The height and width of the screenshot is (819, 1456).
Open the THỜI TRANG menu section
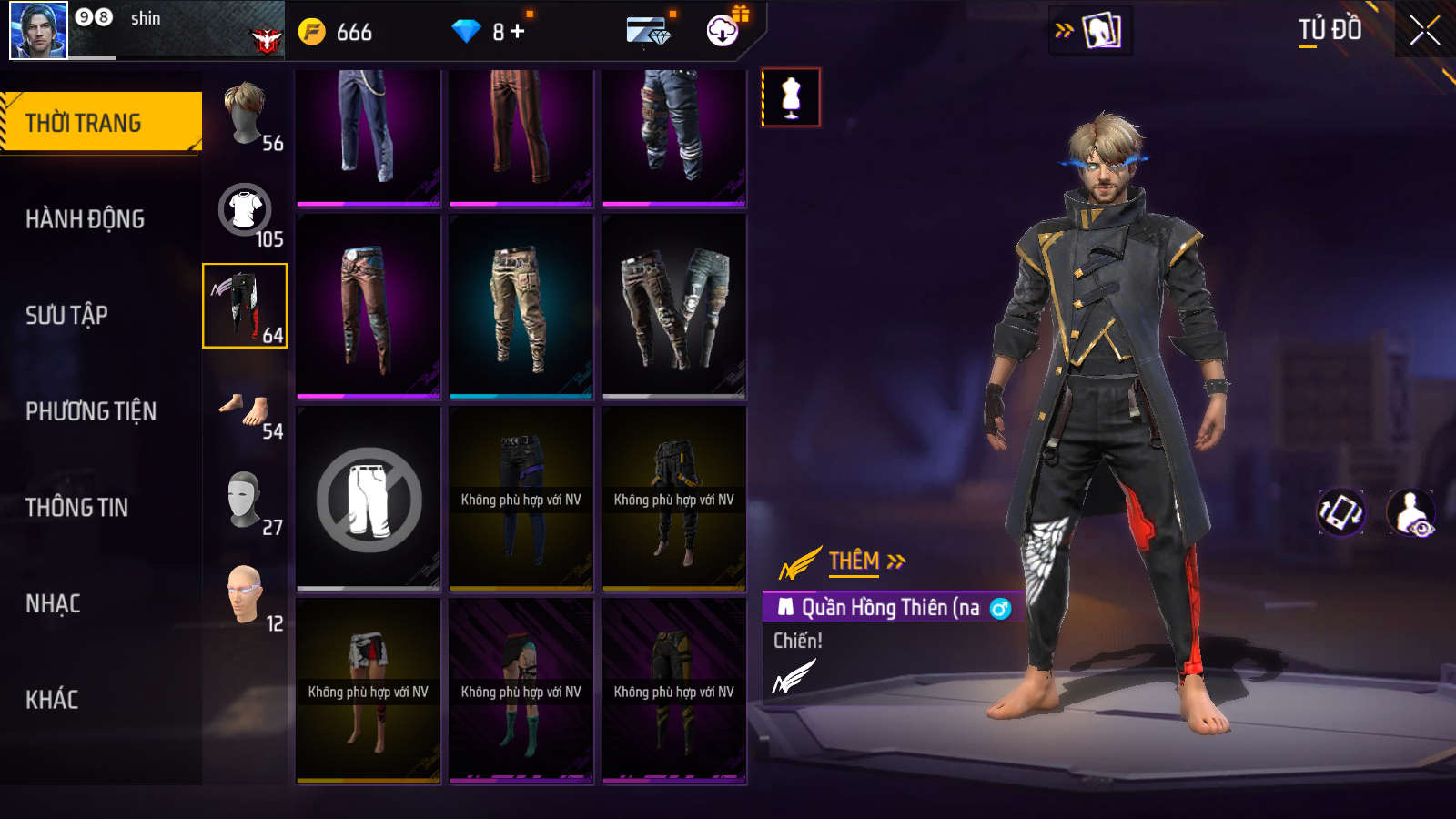(100, 122)
